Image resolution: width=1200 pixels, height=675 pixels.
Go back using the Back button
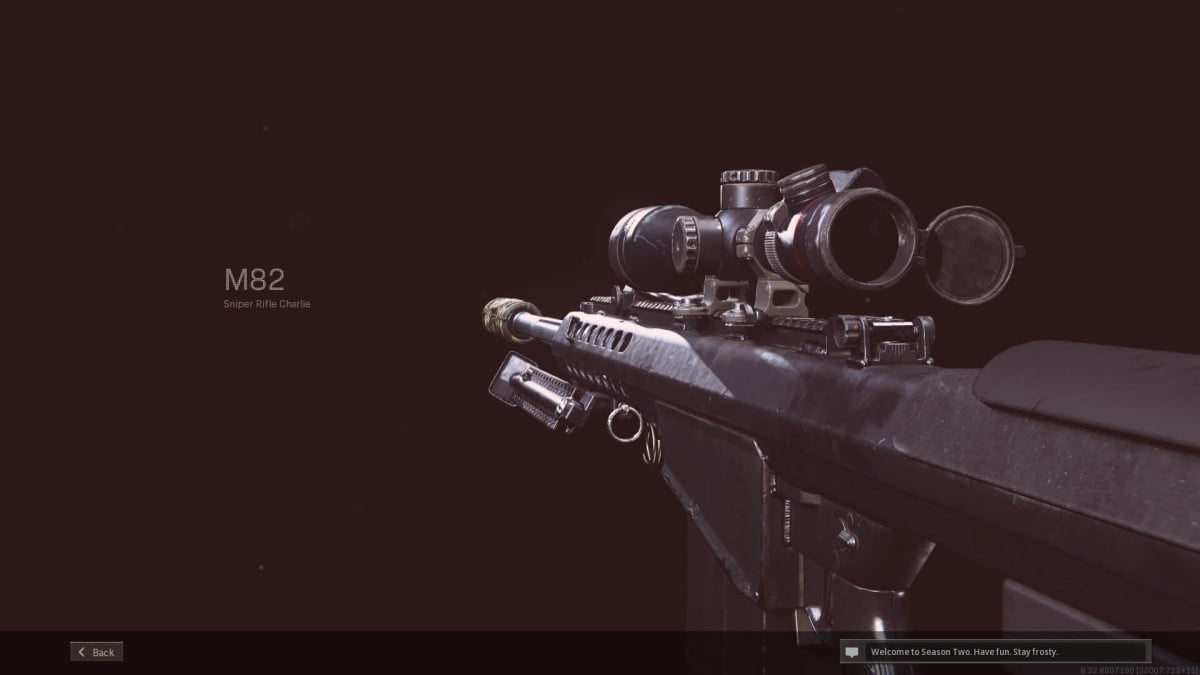[x=97, y=652]
